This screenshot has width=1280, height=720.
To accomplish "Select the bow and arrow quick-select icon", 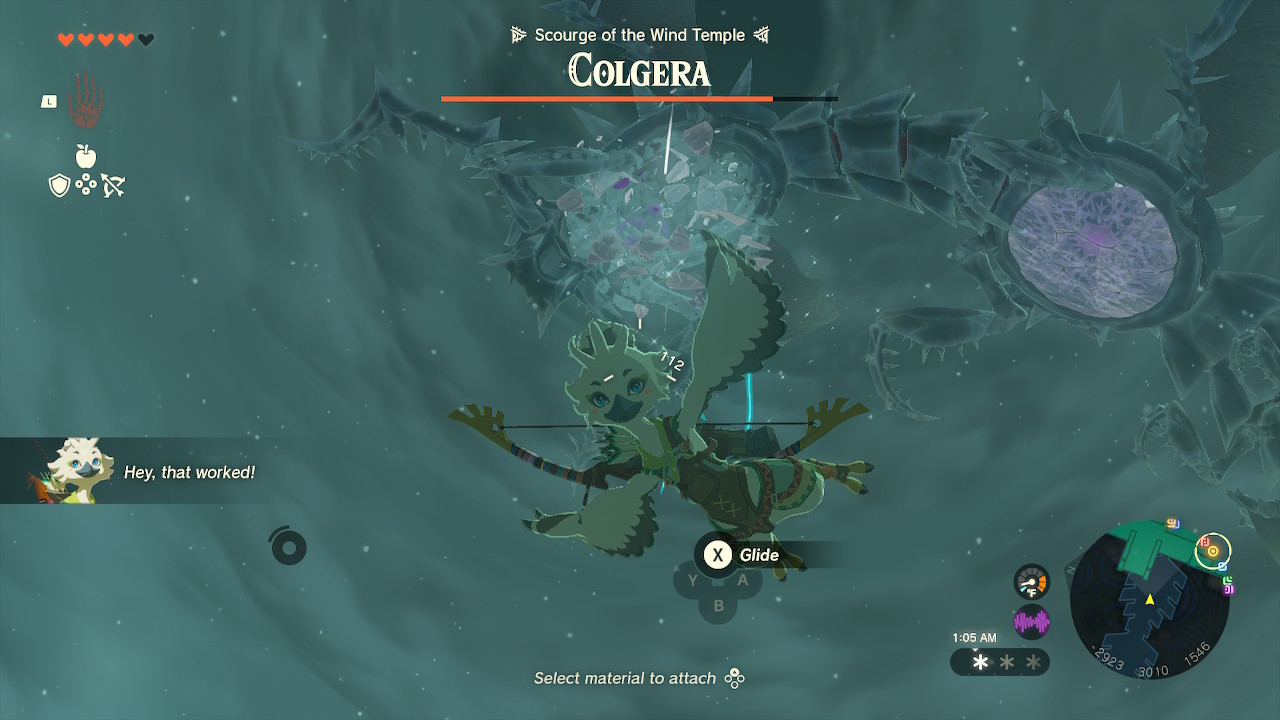I will point(113,185).
